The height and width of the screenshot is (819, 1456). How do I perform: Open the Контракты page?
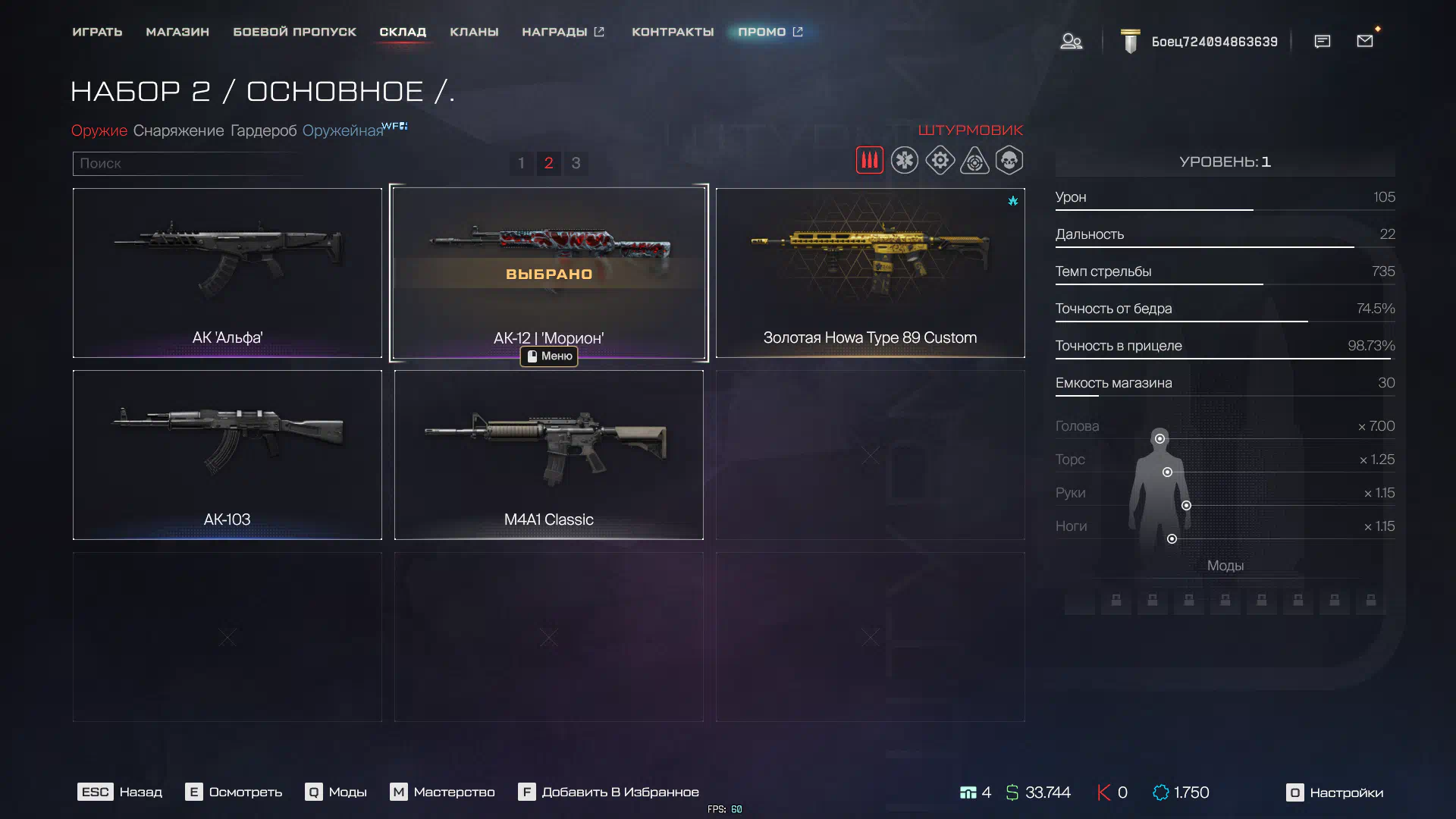click(673, 32)
